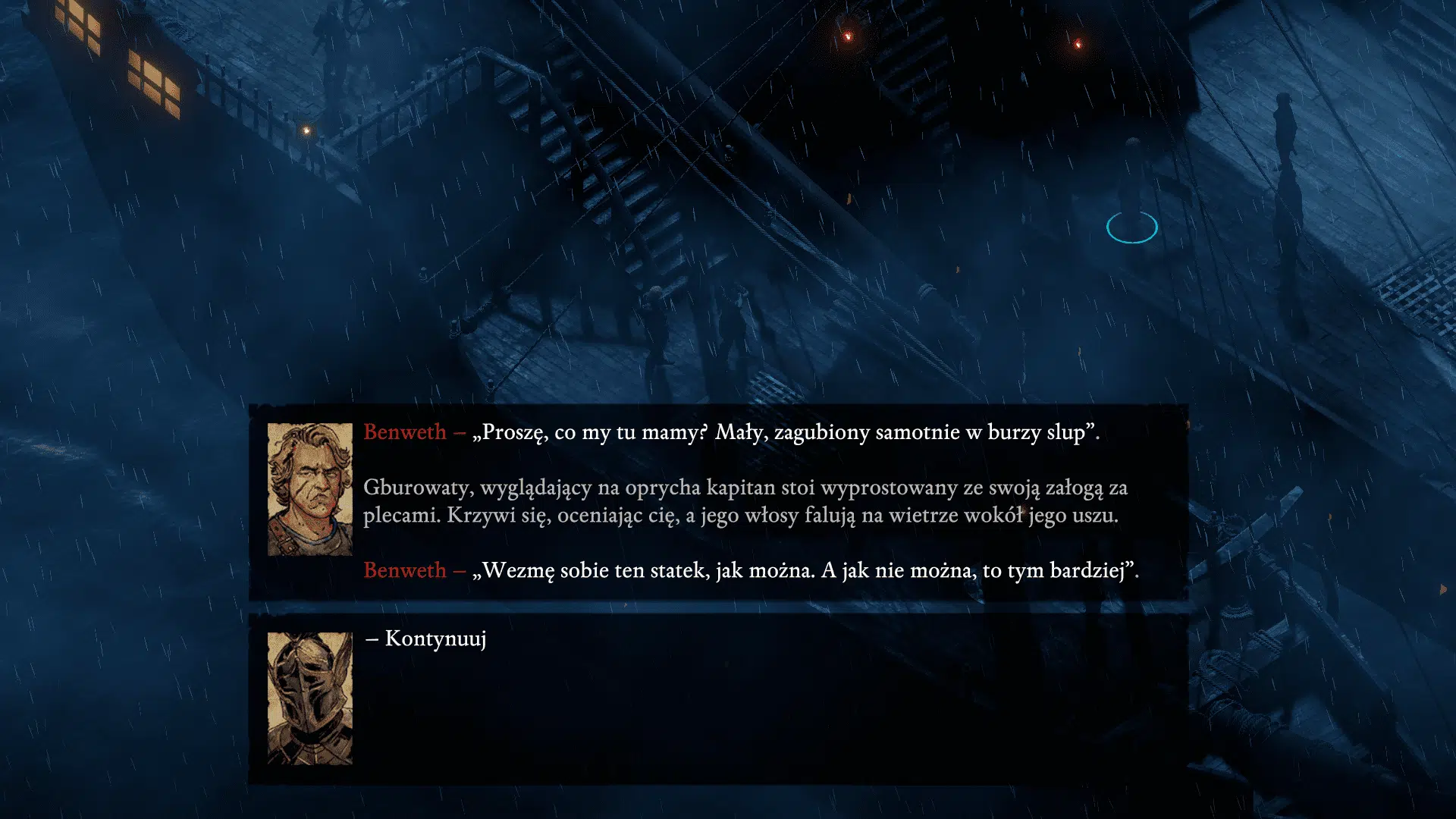Click Benweth's opening quote about the sloop

click(789, 433)
